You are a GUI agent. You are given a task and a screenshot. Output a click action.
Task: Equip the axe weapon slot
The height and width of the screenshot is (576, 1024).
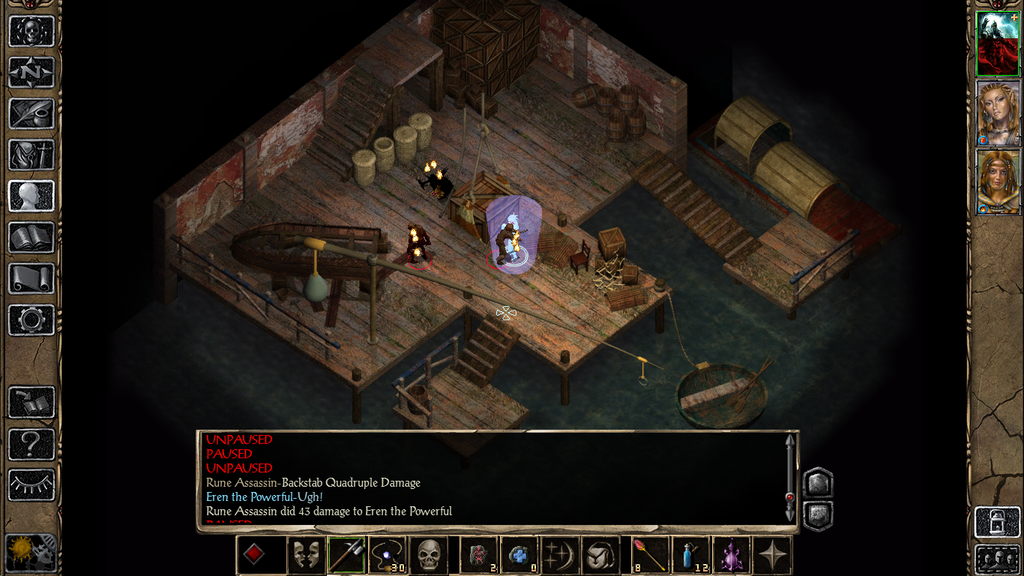[346, 555]
